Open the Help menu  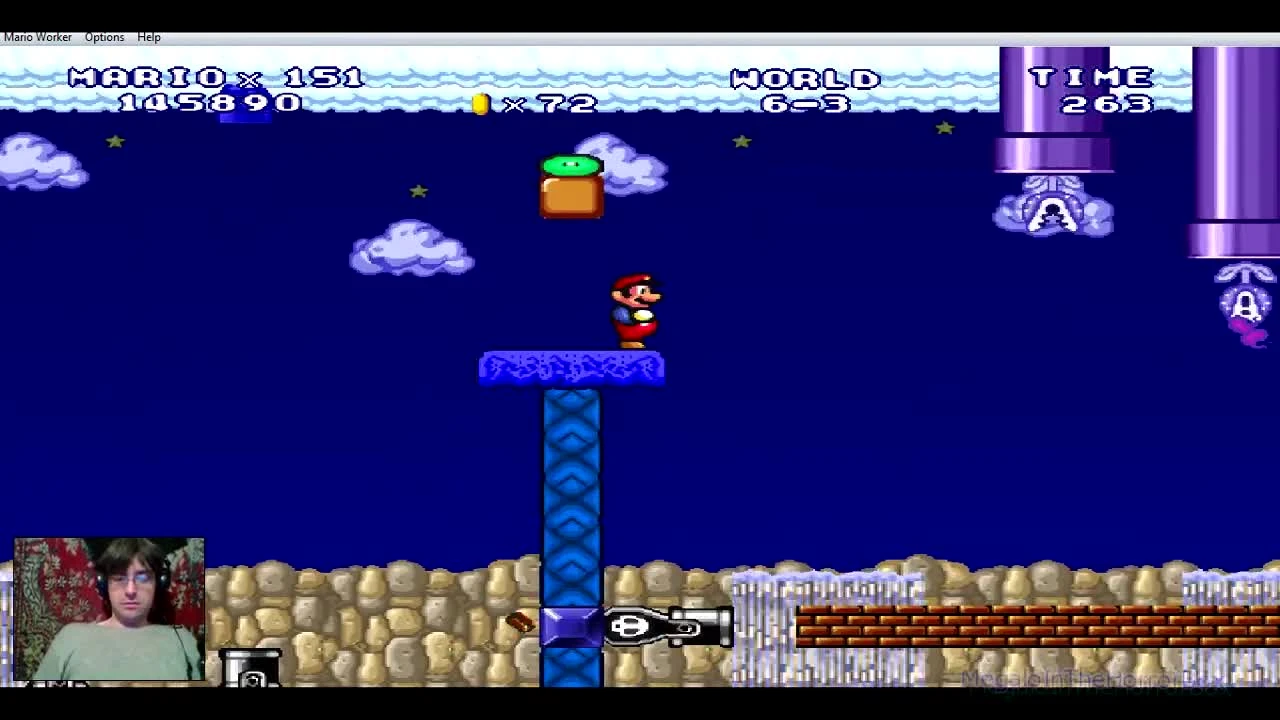(148, 37)
